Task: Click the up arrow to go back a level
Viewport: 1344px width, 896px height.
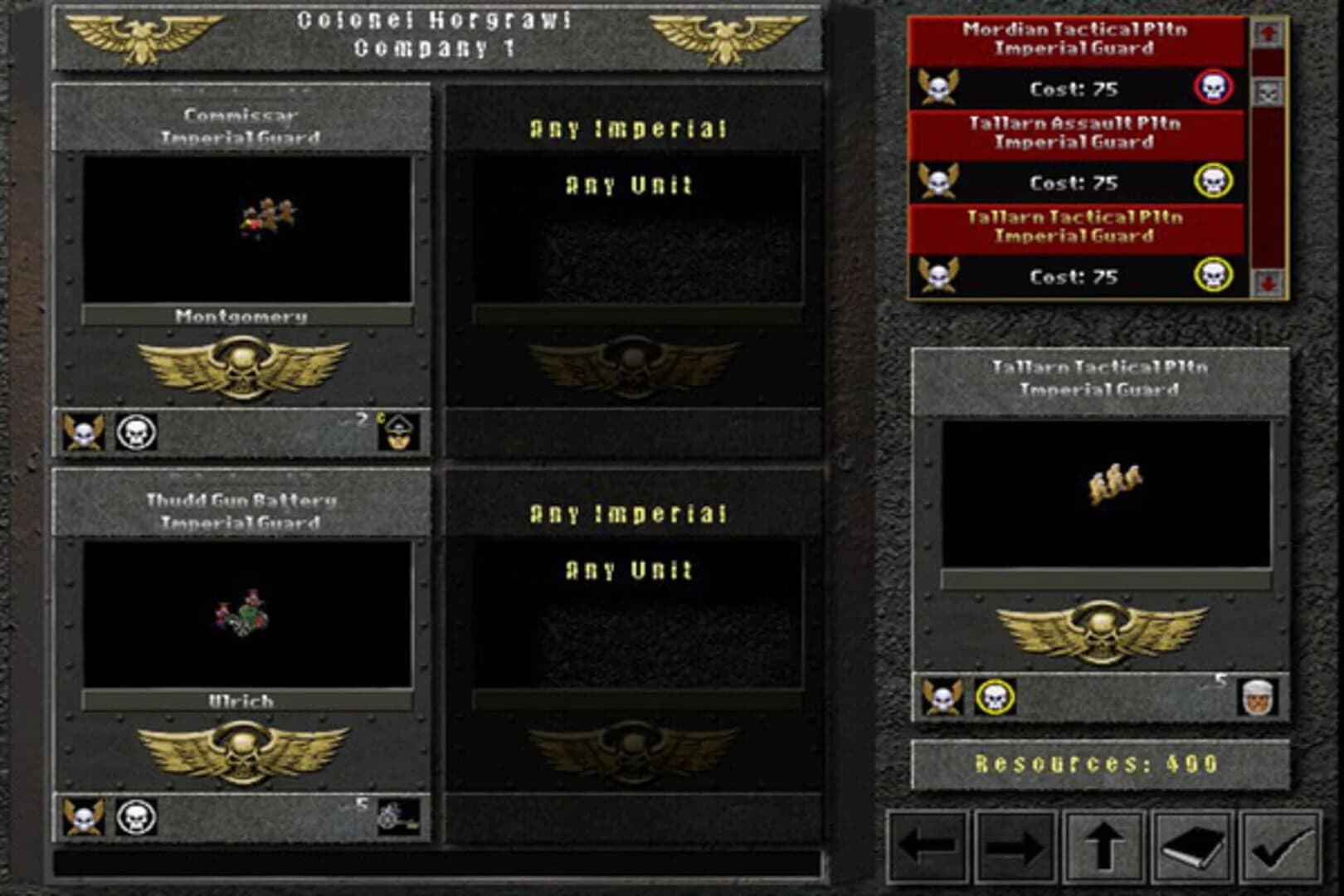Action: point(1106,848)
